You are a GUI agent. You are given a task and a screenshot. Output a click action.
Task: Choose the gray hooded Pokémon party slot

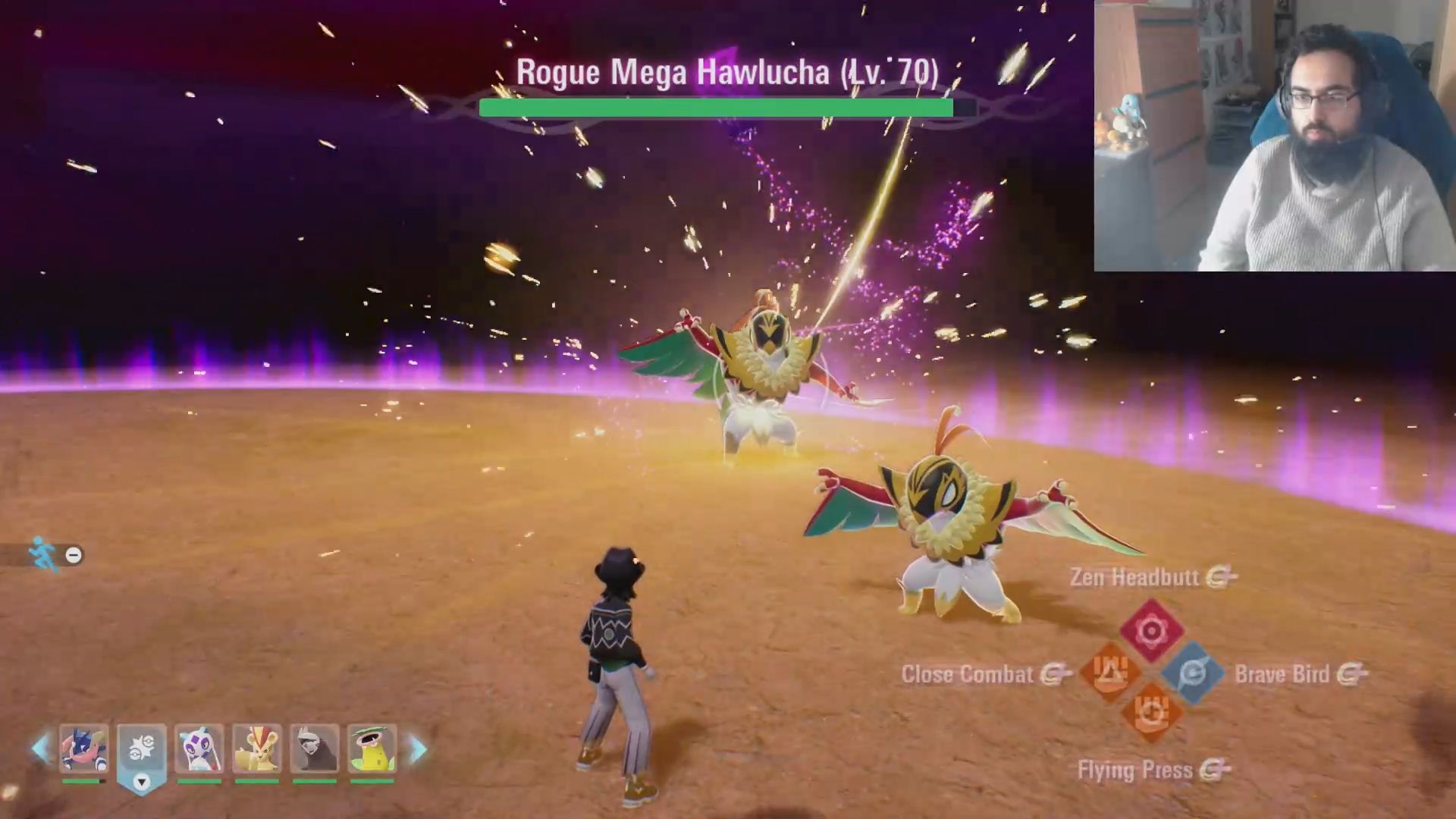[x=315, y=749]
